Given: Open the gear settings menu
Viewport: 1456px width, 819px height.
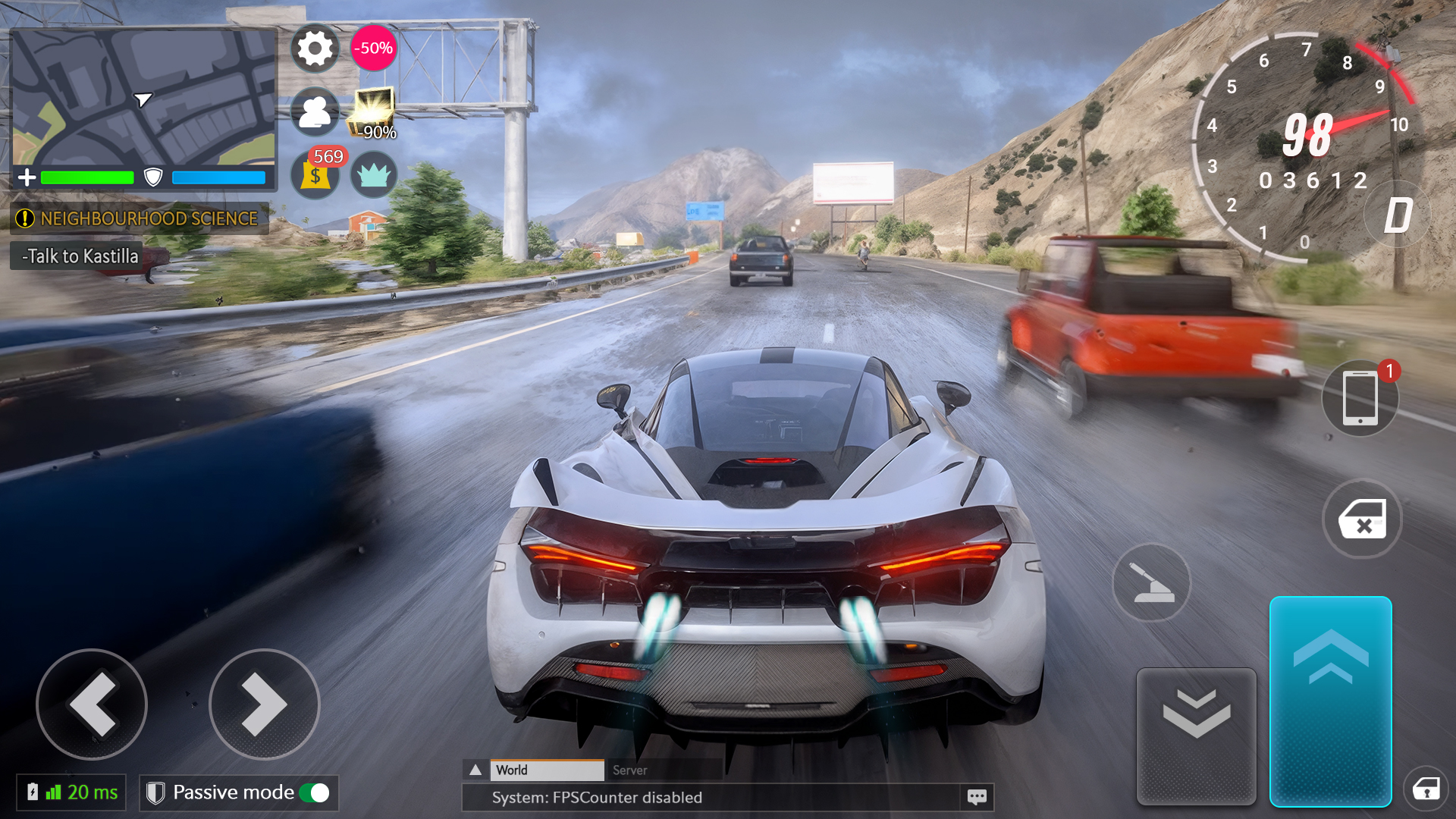Looking at the screenshot, I should tap(315, 49).
